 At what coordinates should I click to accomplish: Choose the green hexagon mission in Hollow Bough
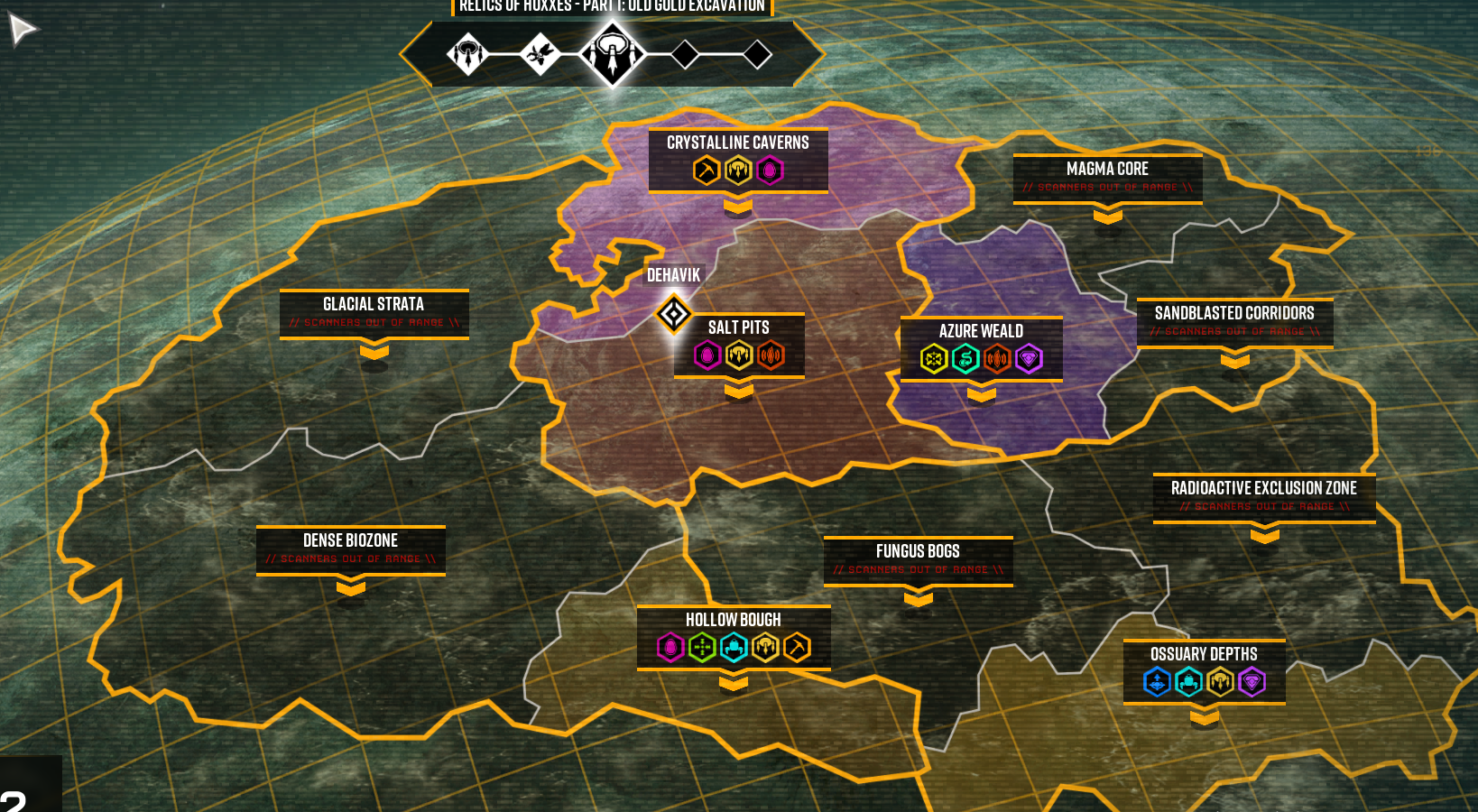[702, 647]
